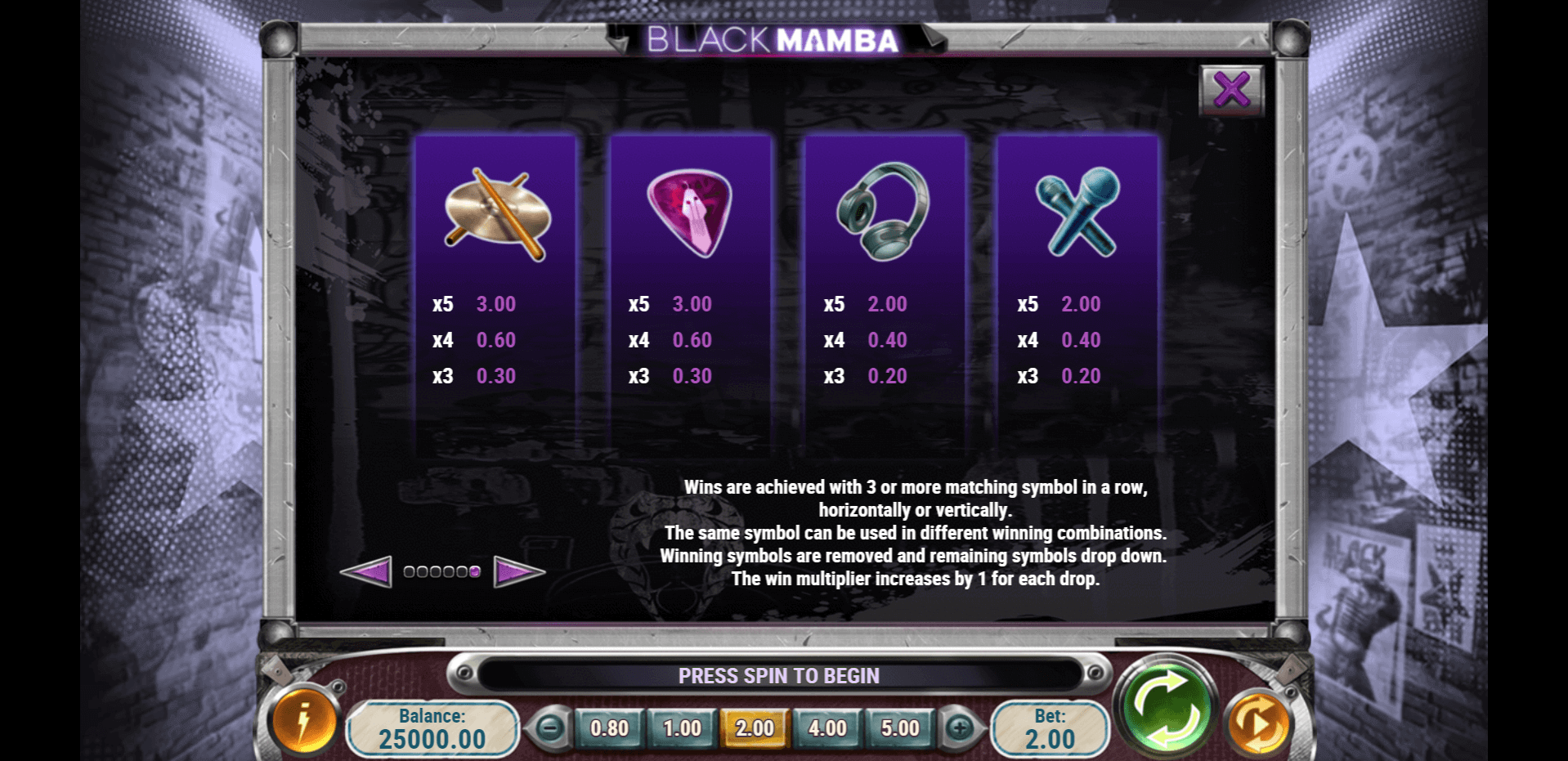The image size is (1568, 761).
Task: Activate the orange auto-play button
Action: coord(1259,724)
